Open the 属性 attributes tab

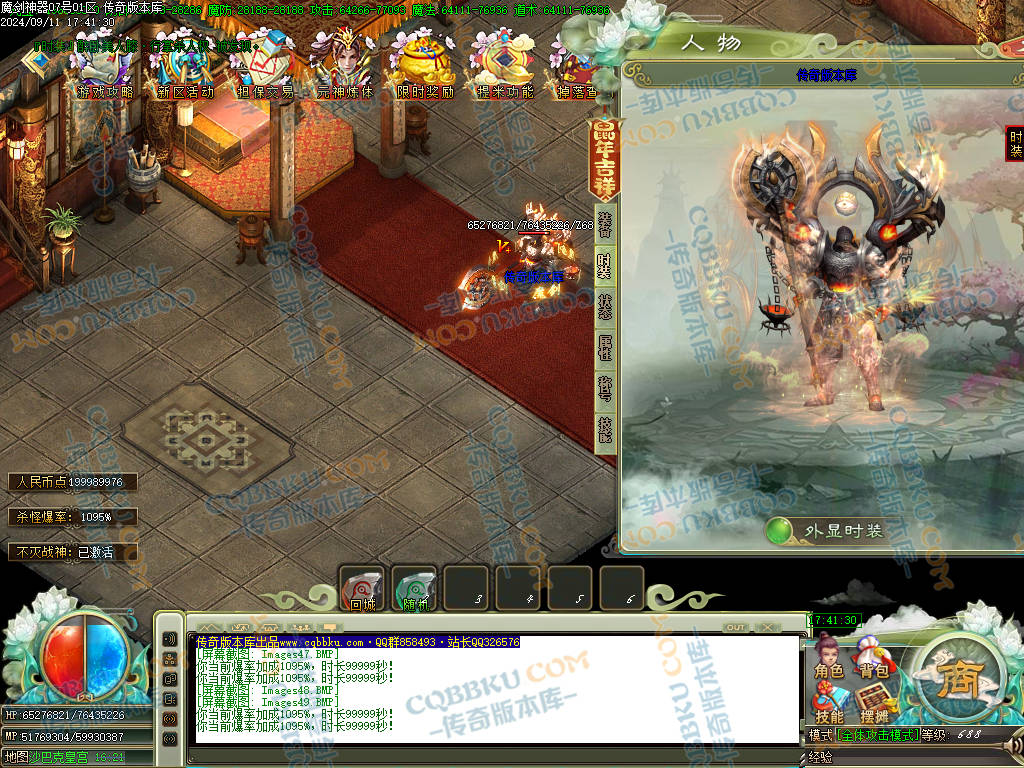pos(605,348)
